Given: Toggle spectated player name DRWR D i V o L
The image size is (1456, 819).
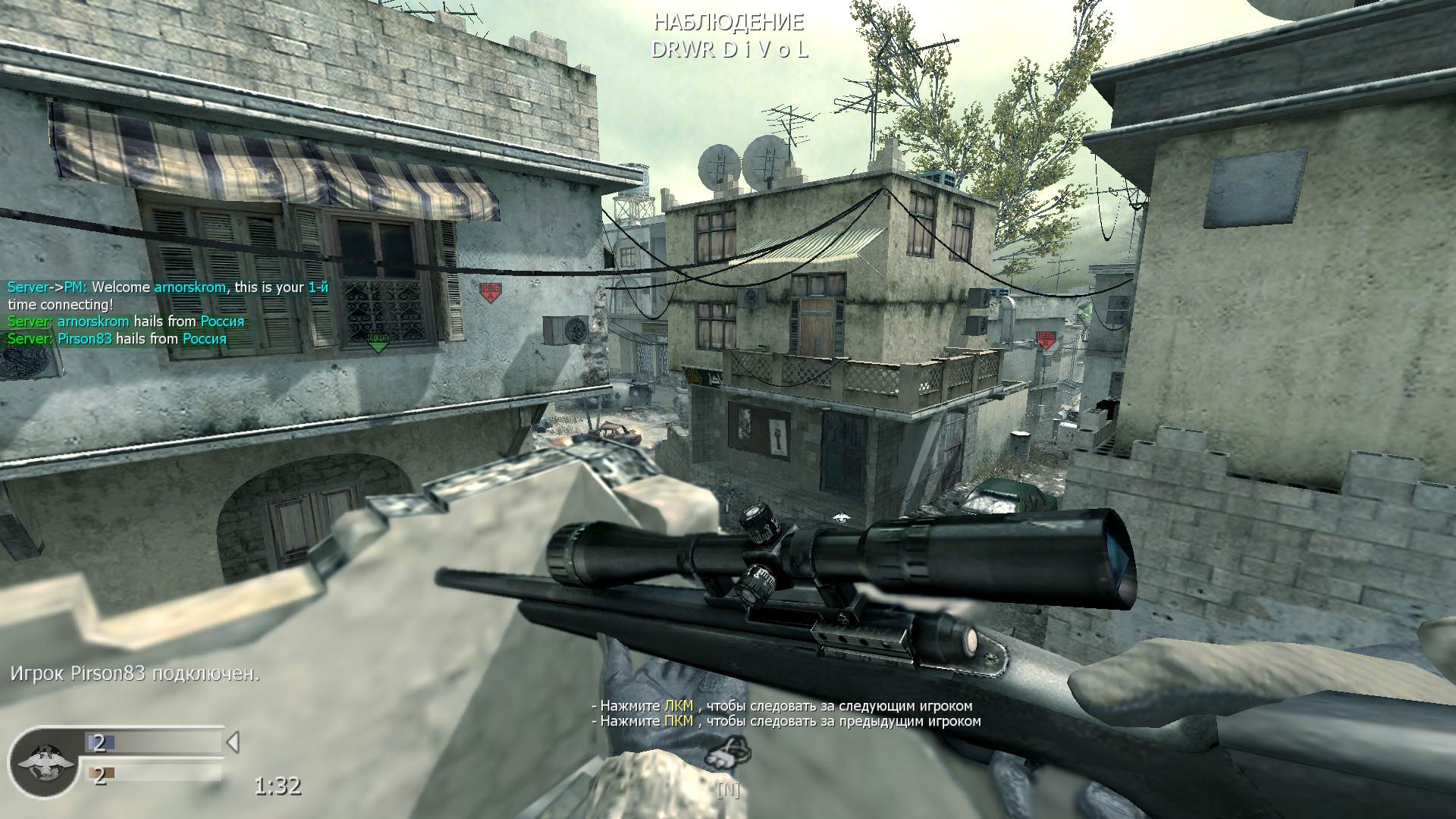Looking at the screenshot, I should click(730, 52).
